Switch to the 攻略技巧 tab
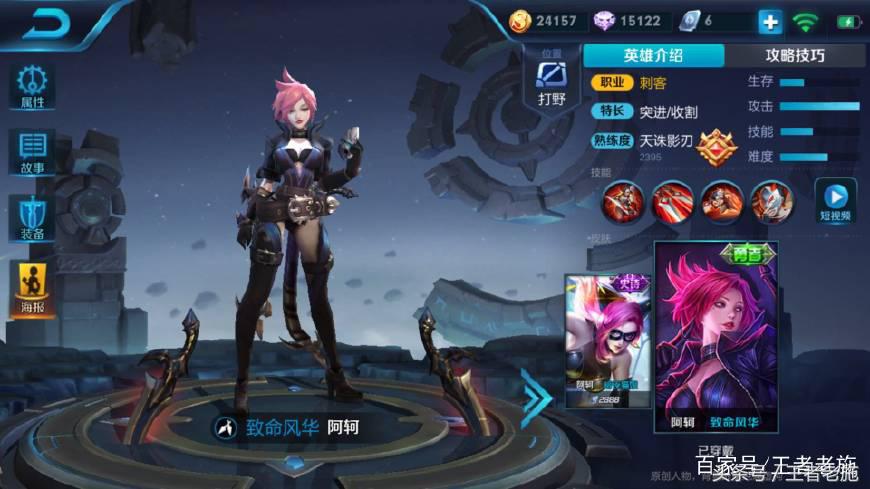 794,55
